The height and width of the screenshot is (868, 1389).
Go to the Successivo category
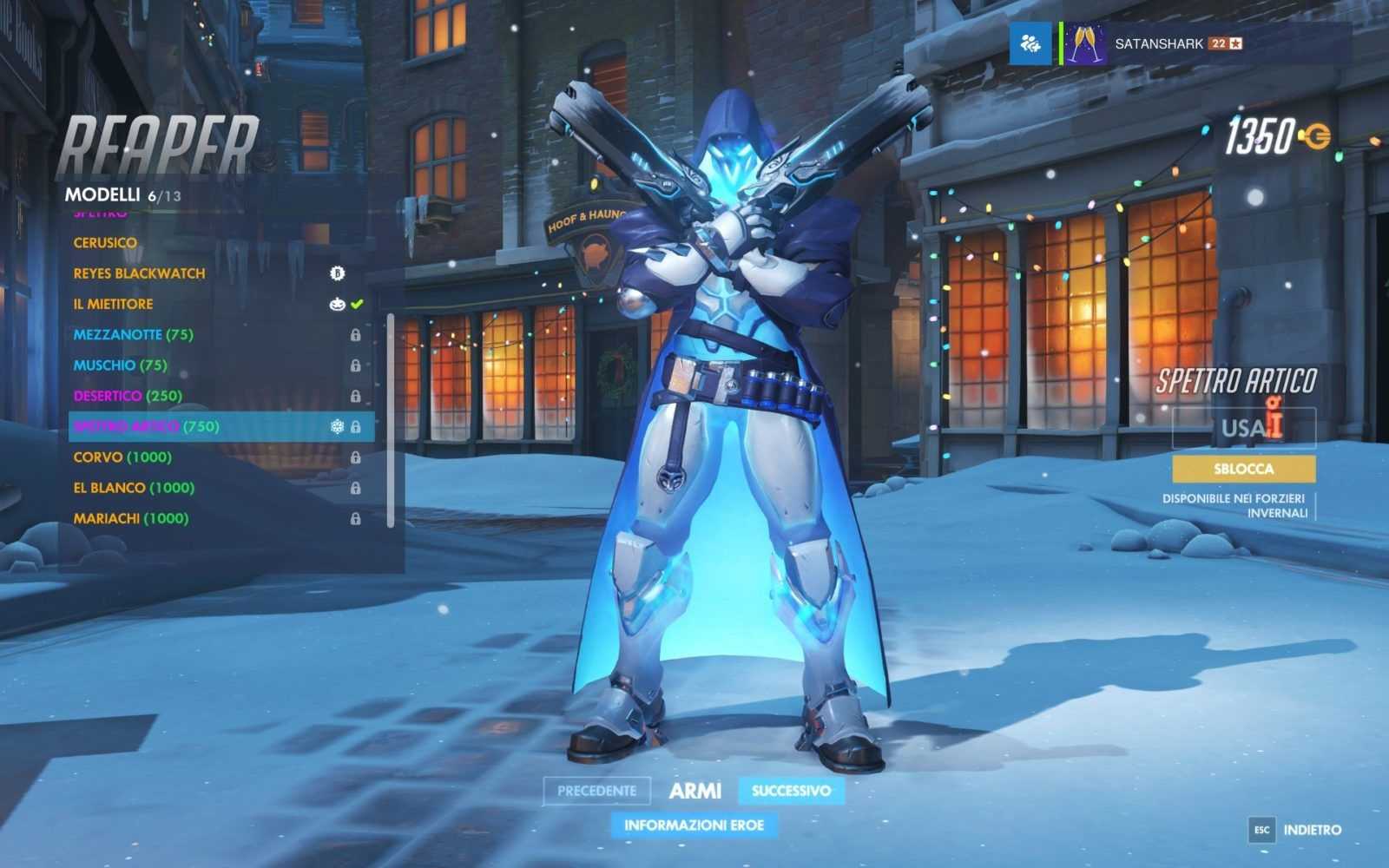coord(791,791)
